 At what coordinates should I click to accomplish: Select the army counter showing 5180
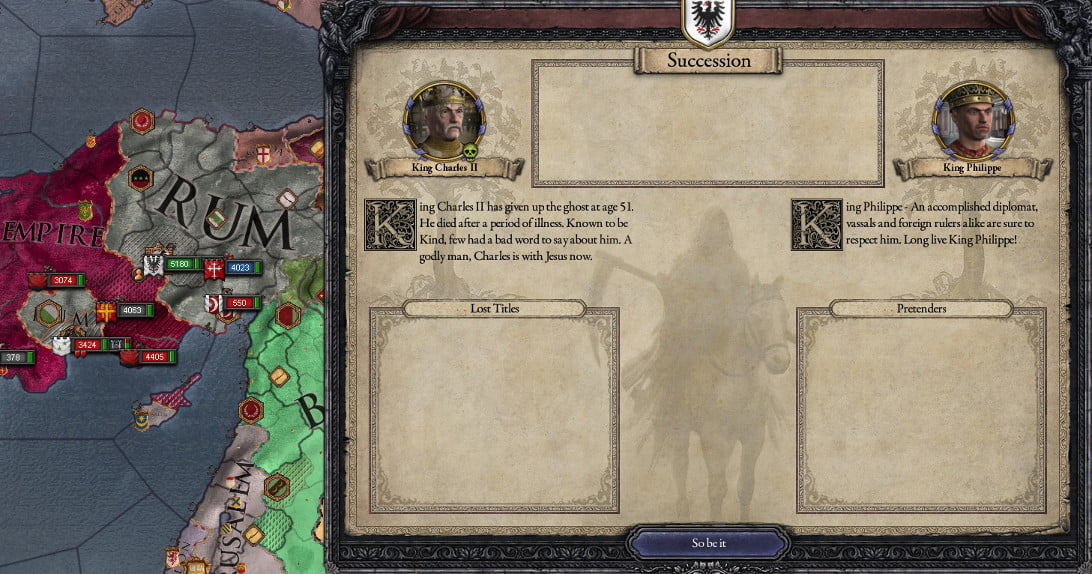(178, 265)
